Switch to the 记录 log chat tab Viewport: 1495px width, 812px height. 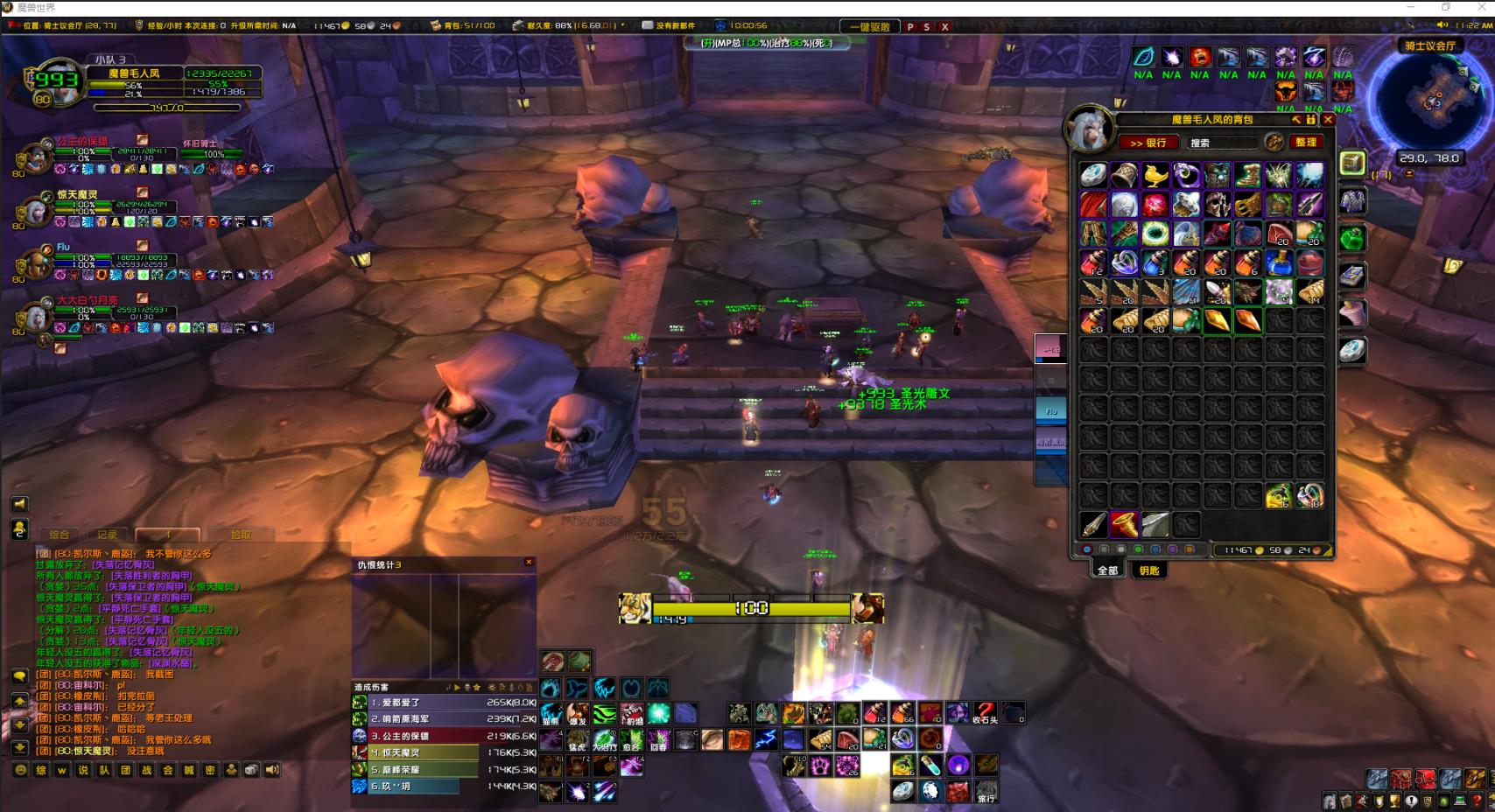(108, 535)
